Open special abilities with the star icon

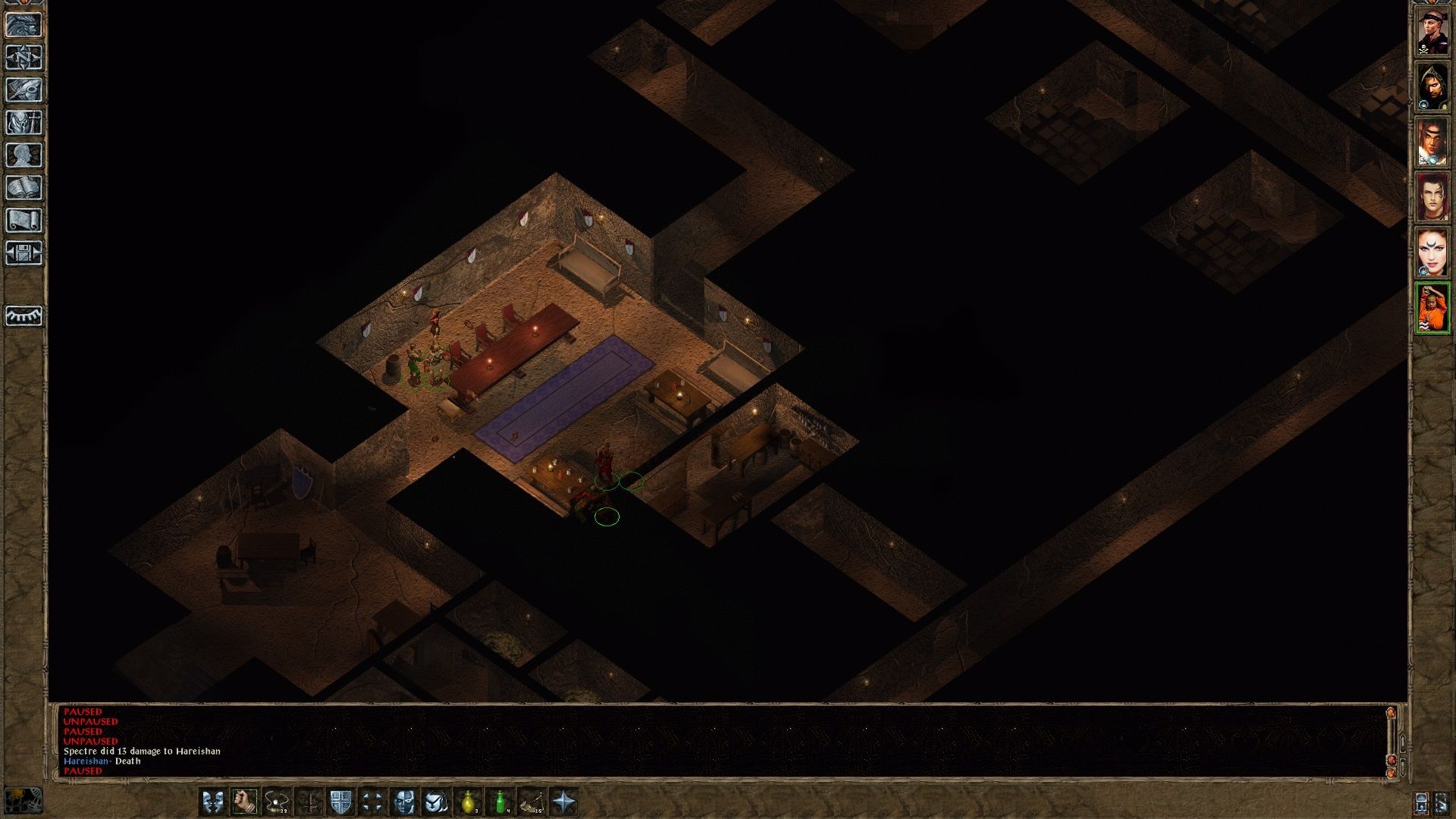coord(564,802)
